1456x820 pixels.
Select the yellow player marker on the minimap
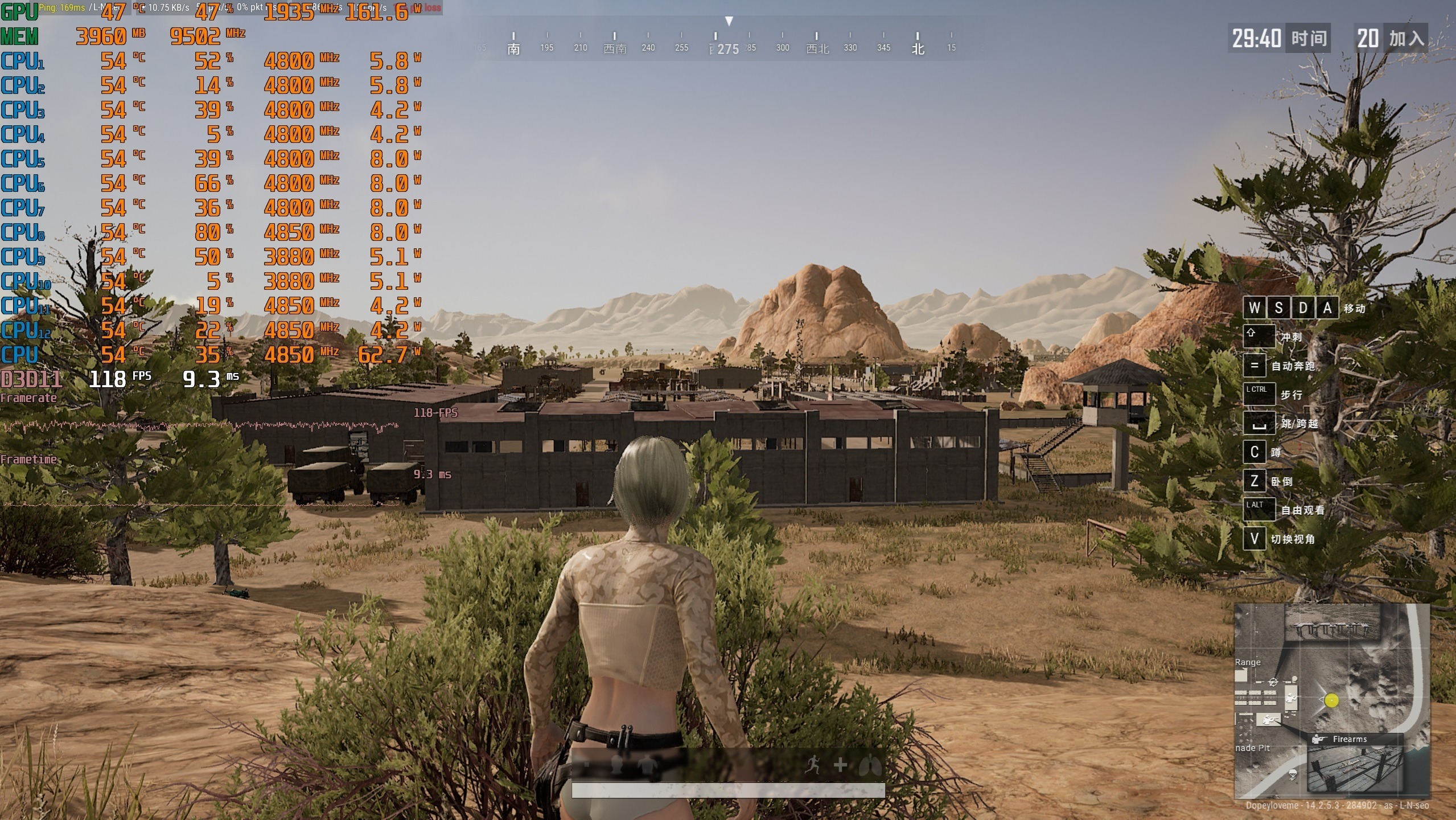coord(1331,700)
